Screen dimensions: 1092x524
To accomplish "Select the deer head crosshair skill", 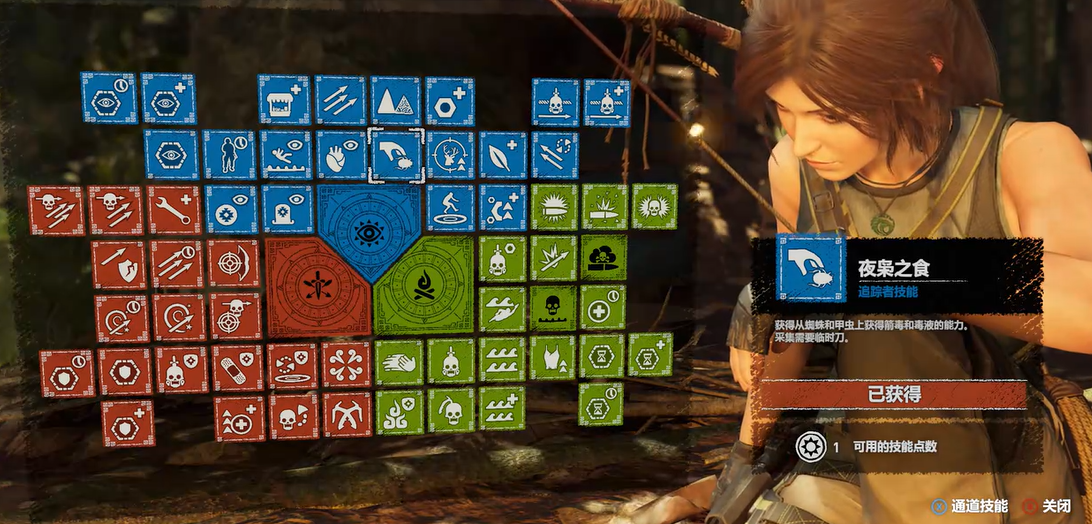I will tap(450, 155).
